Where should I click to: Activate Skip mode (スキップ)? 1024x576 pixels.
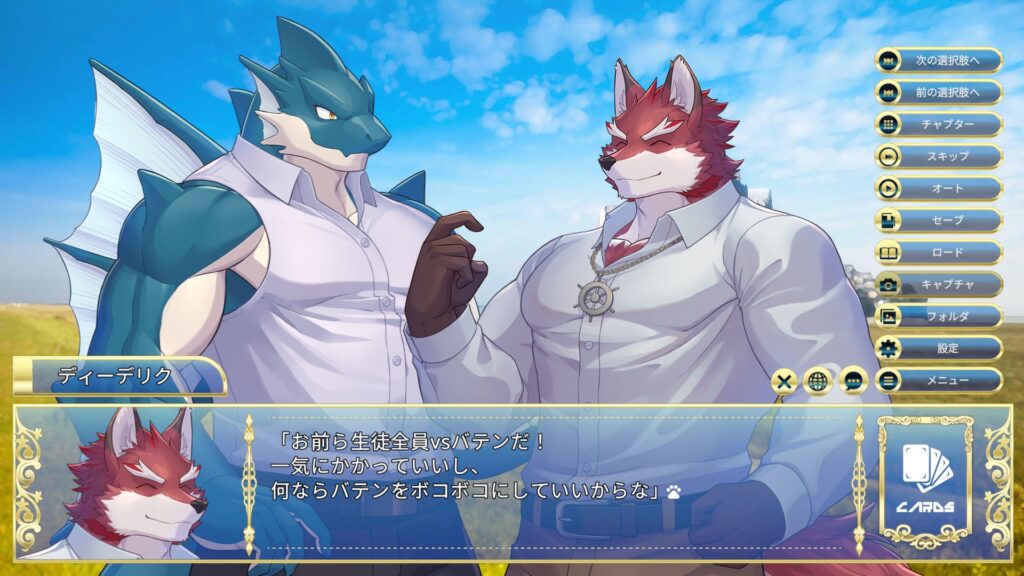(938, 156)
